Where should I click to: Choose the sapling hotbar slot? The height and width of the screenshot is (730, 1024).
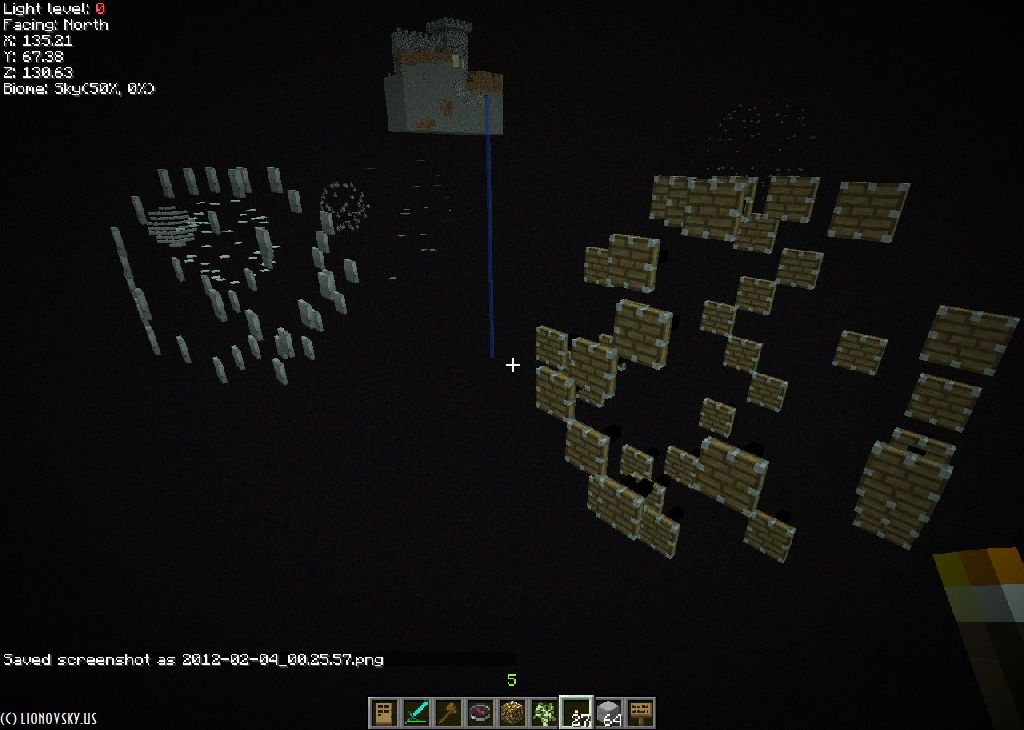(544, 713)
